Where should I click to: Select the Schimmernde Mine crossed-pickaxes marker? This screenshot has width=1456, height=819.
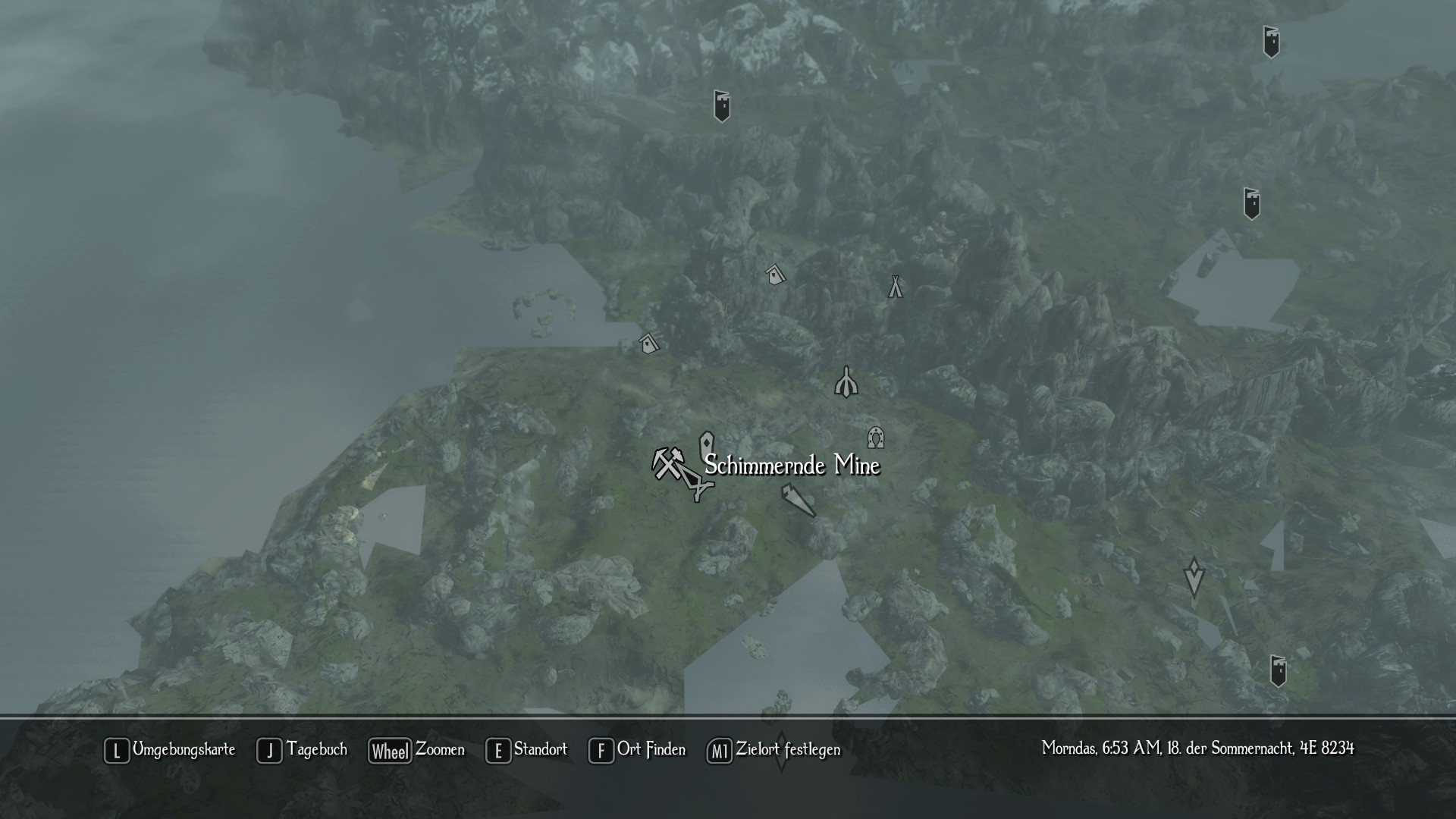pyautogui.click(x=667, y=463)
